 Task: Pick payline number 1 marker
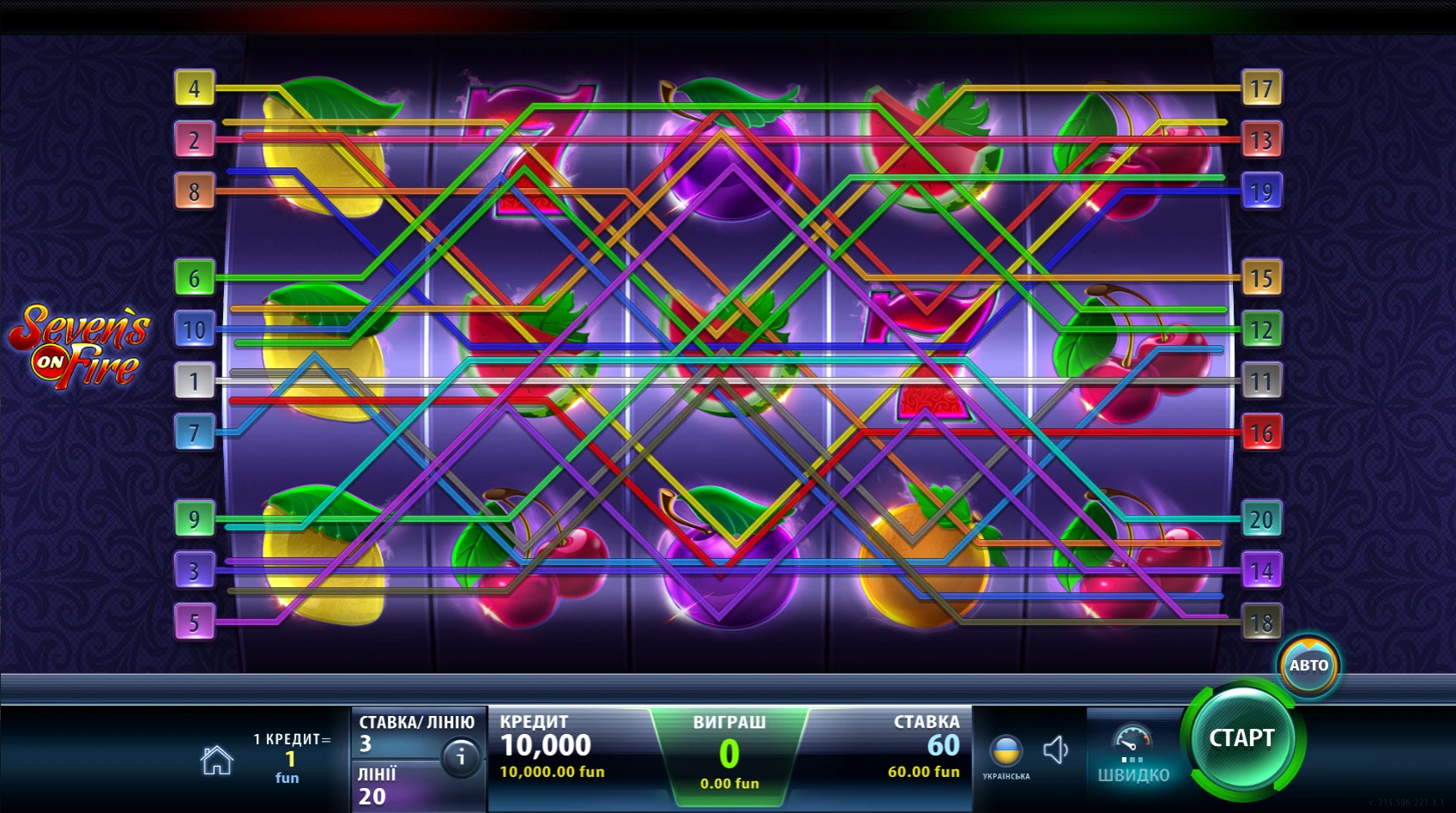195,381
